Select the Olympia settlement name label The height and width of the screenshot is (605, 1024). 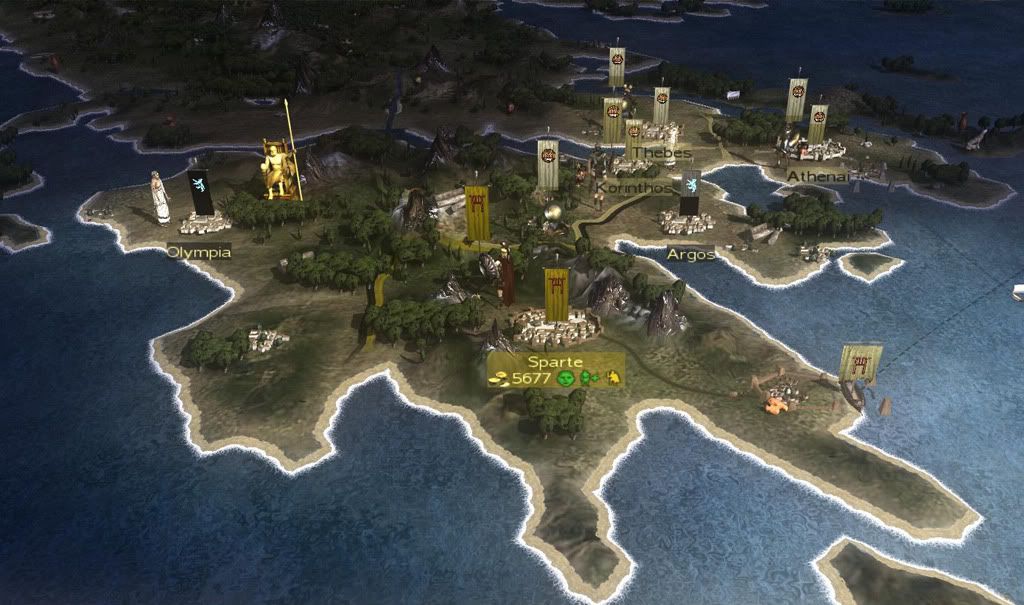pos(199,252)
